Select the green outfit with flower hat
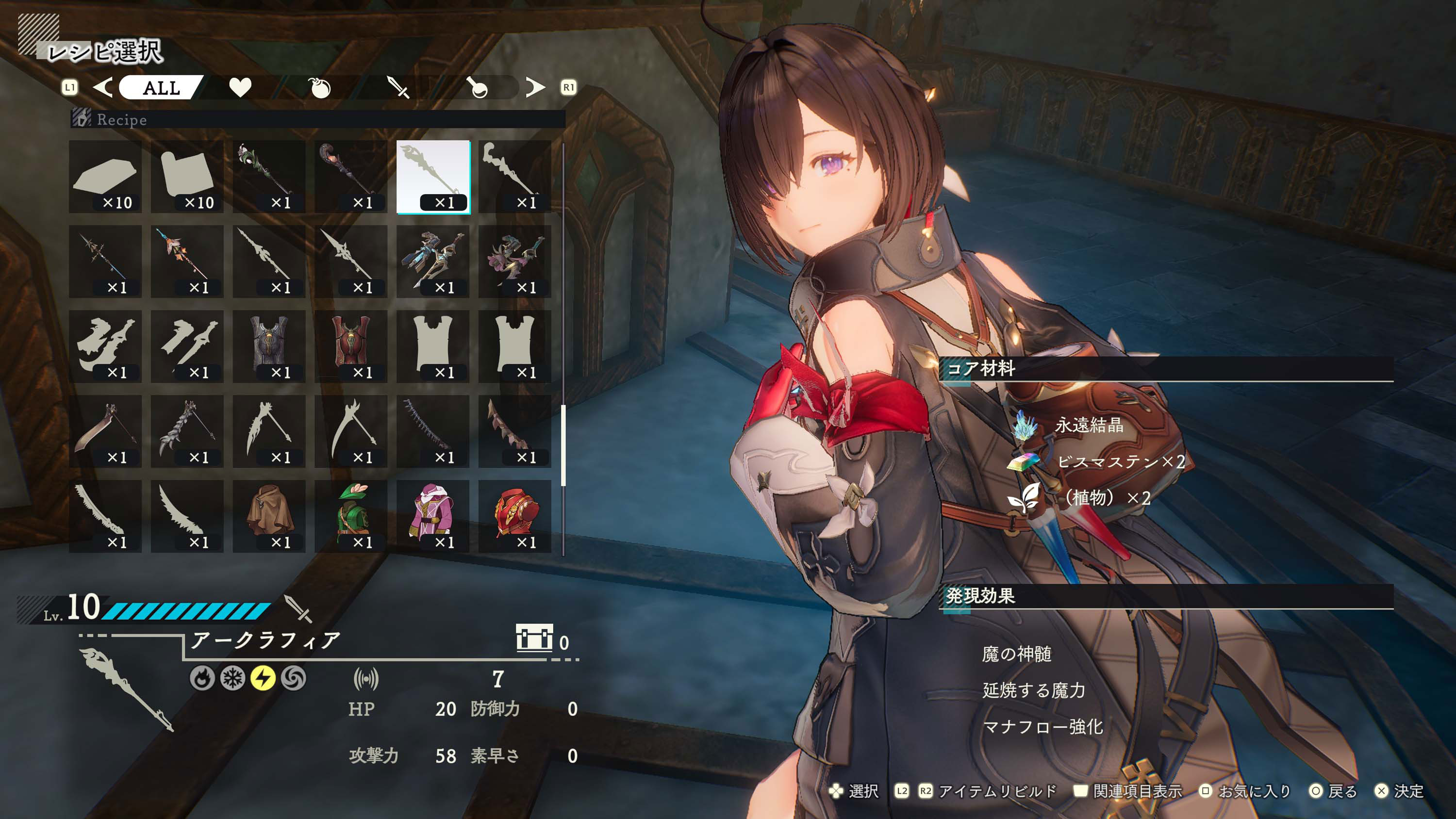 pos(351,516)
